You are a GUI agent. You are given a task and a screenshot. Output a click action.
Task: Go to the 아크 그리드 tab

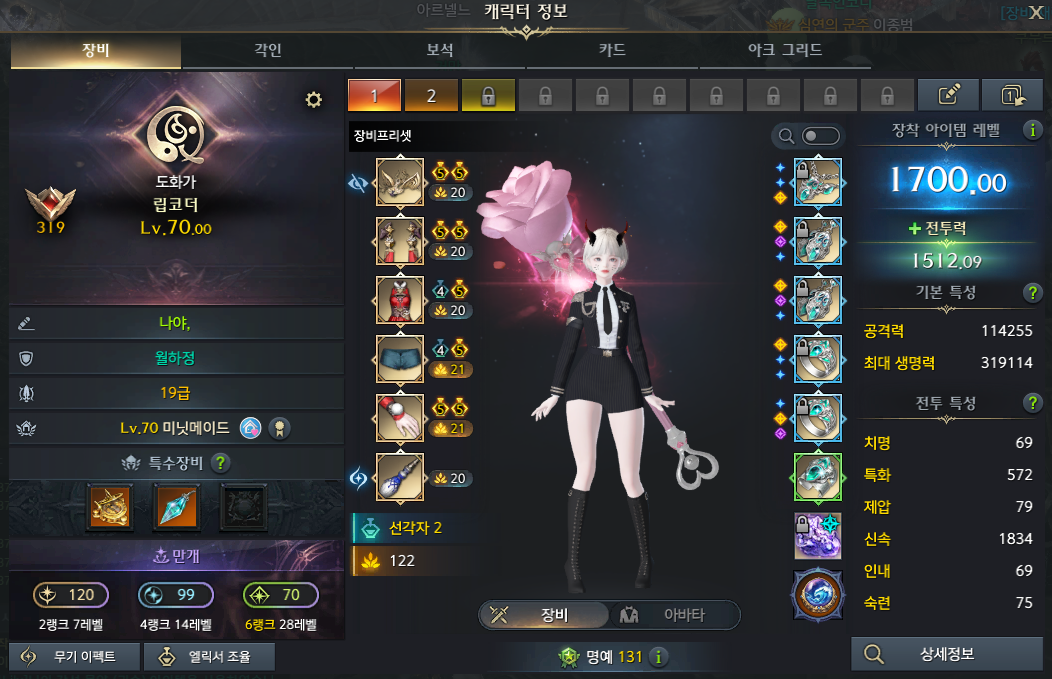[785, 50]
